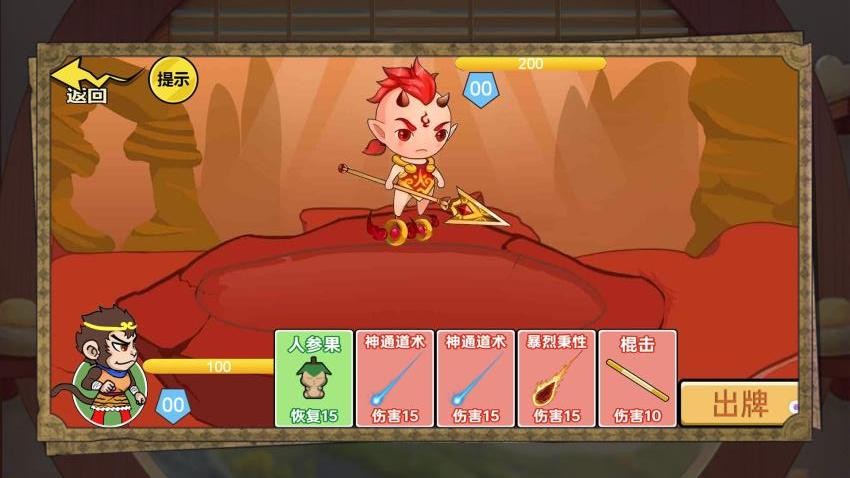Play cards with the 出牌 button
The width and height of the screenshot is (850, 478).
[x=738, y=404]
